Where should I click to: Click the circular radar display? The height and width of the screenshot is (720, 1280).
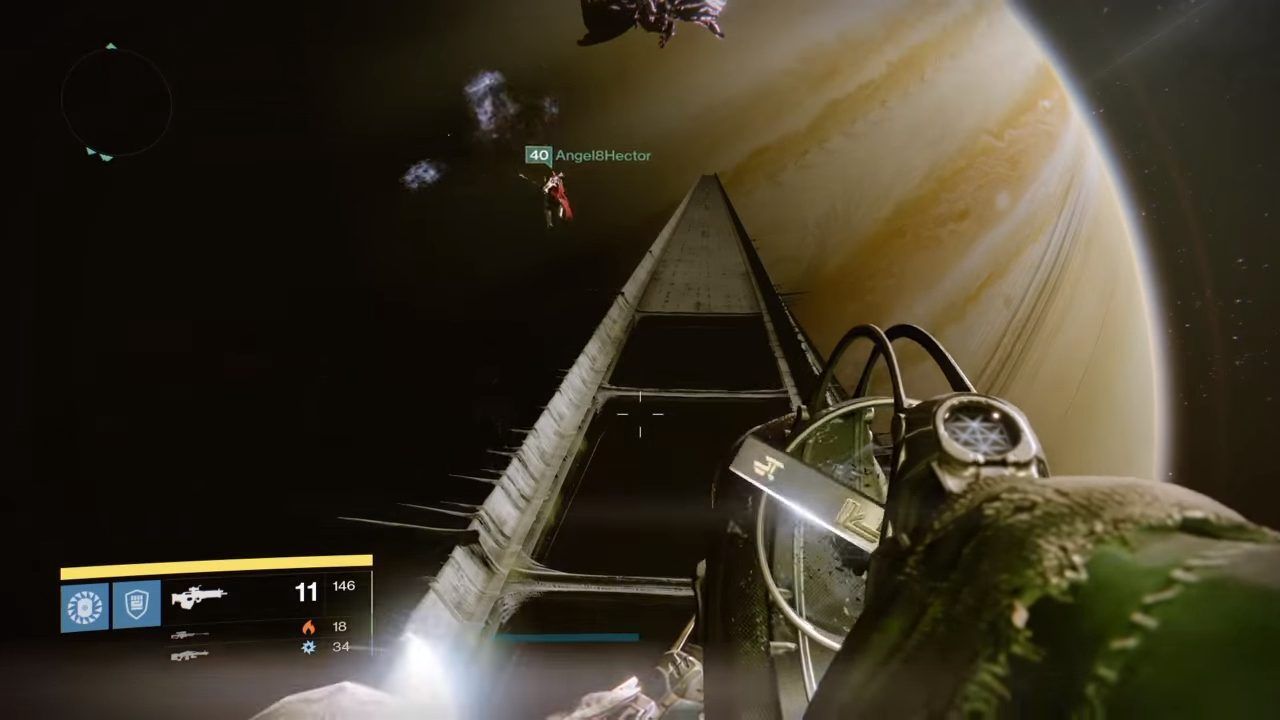coord(116,102)
